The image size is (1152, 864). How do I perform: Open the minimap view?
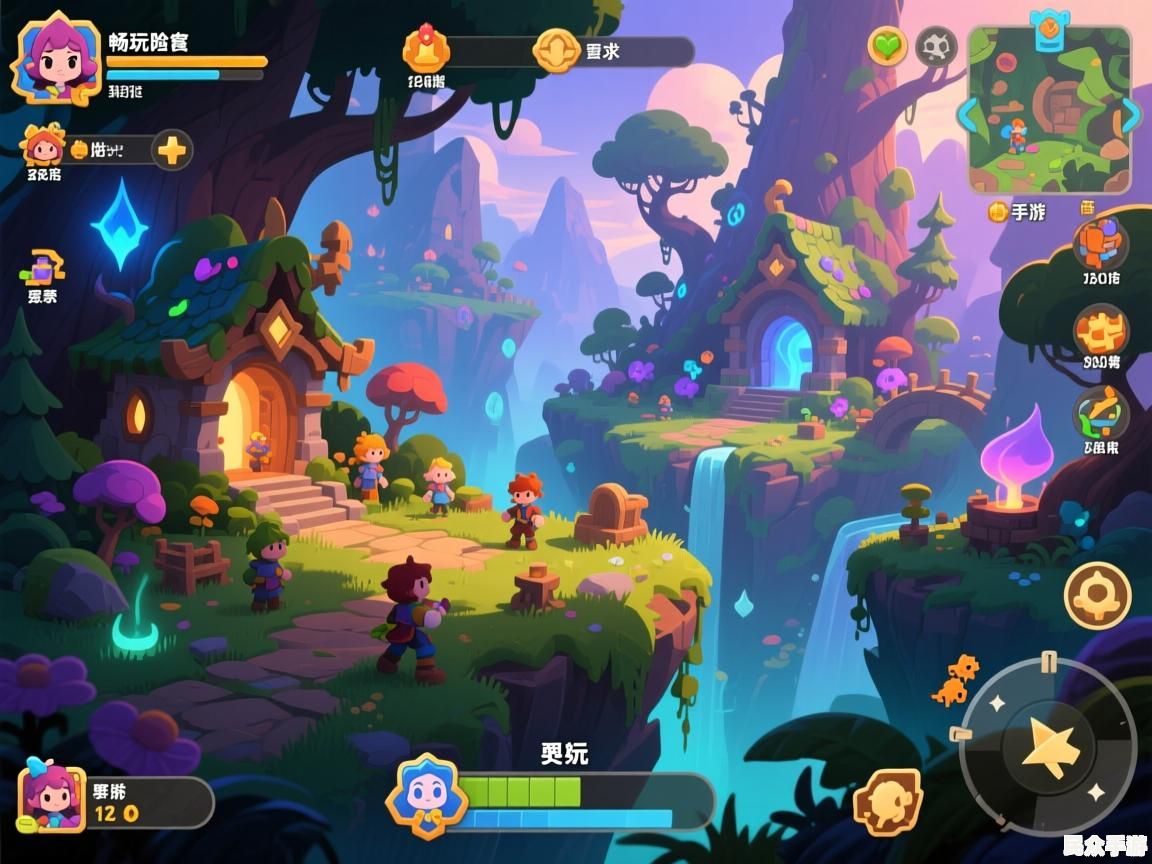(x=1049, y=112)
